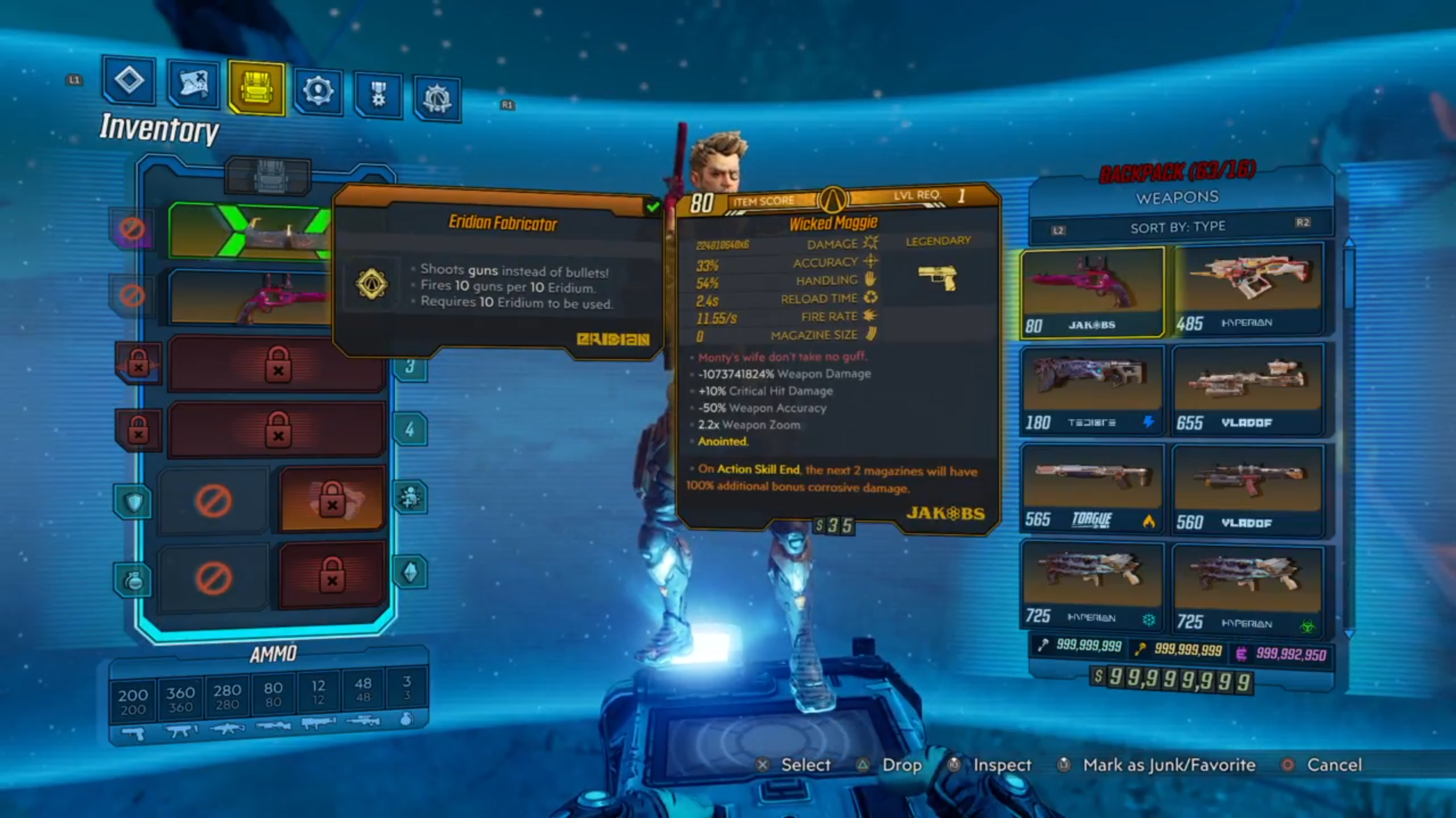Choose the 565 Torgue fire weapon

[1091, 489]
